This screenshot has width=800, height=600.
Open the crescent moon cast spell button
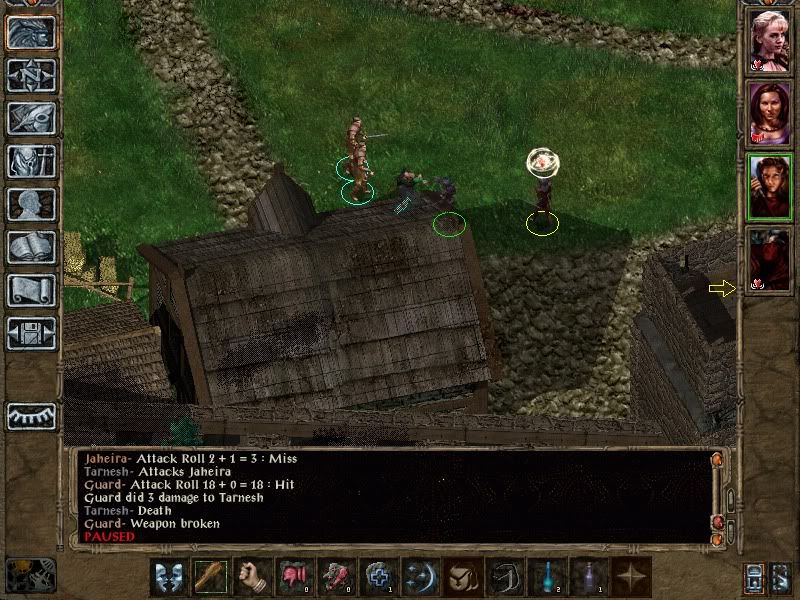(419, 577)
